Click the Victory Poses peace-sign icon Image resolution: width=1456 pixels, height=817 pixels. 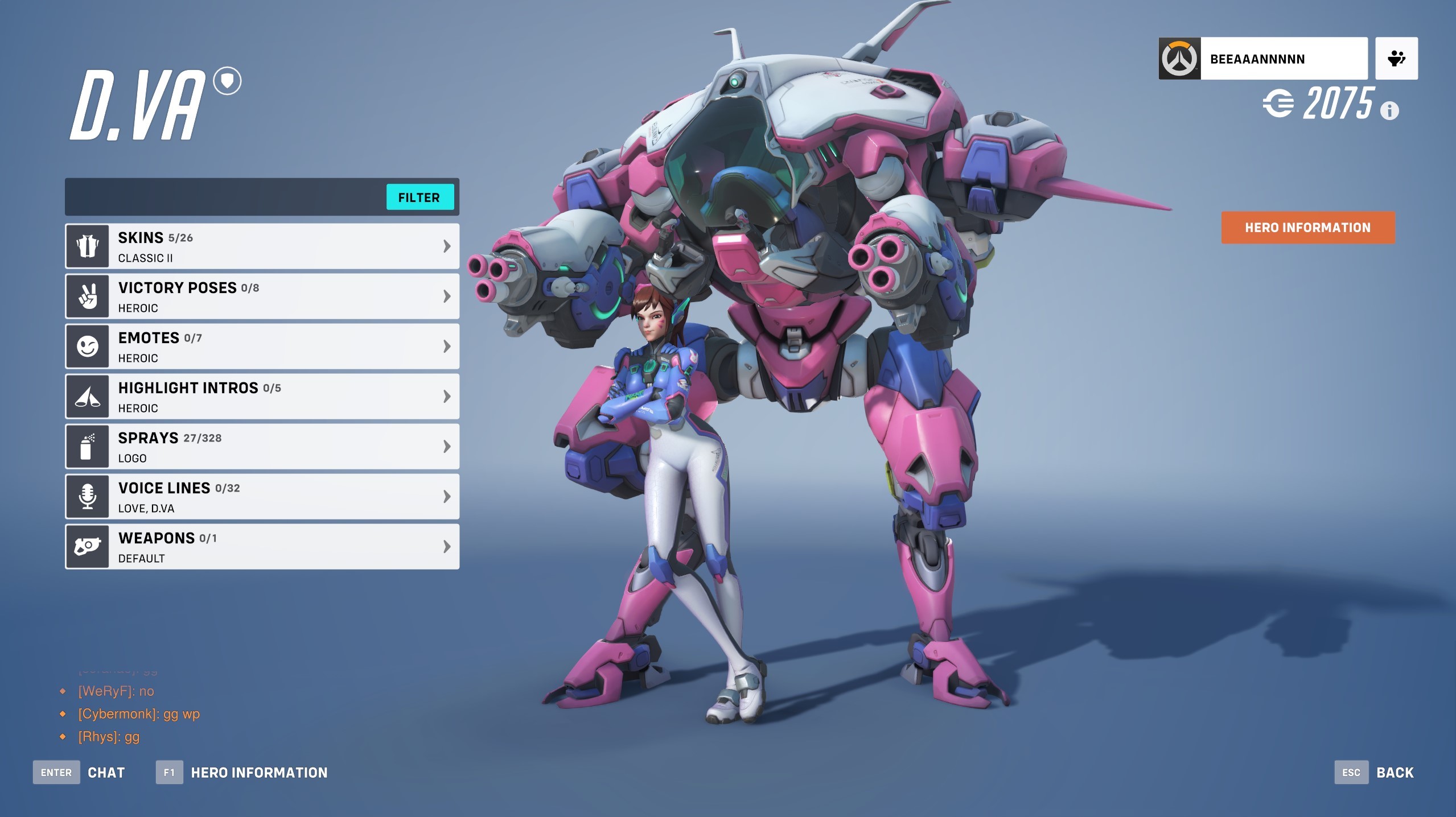87,296
